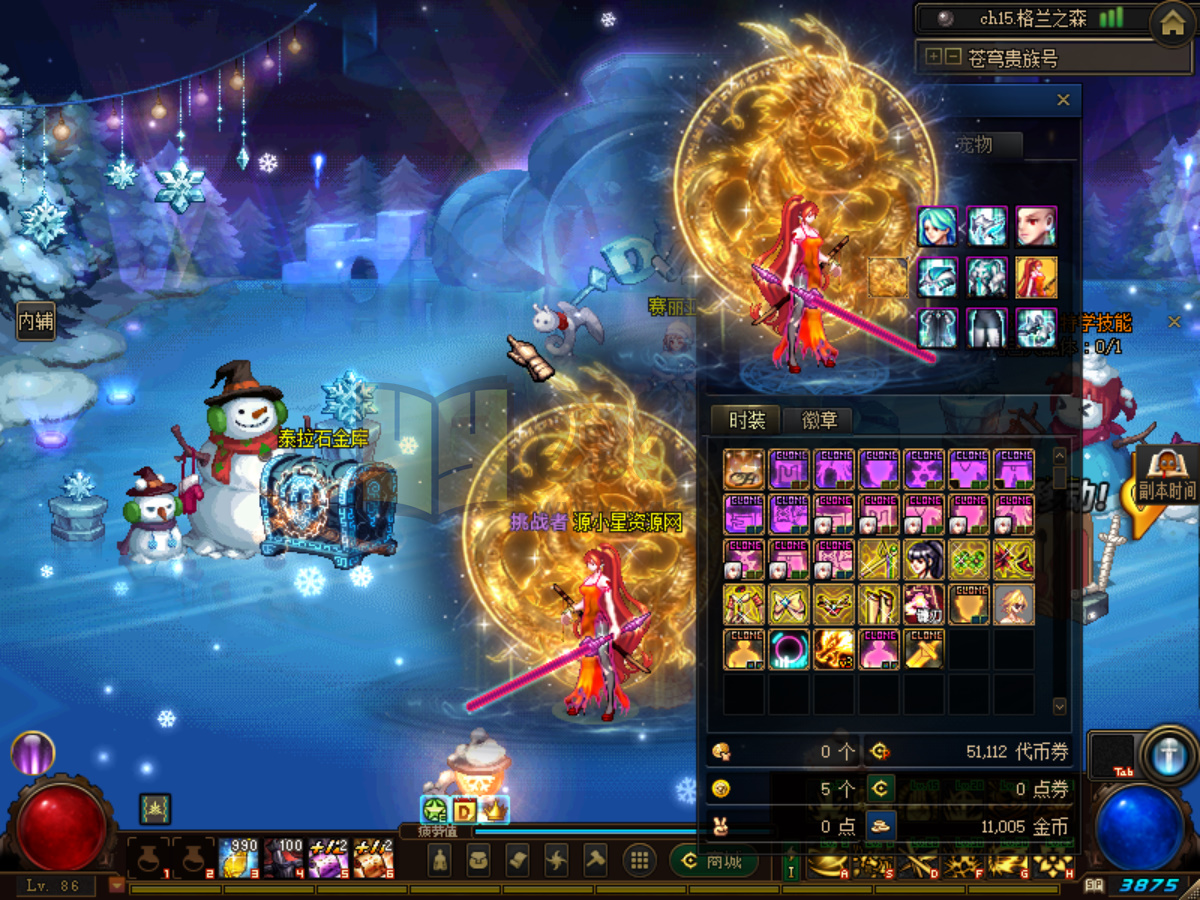Select the 时装 tab
This screenshot has width=1200, height=900.
coord(746,421)
